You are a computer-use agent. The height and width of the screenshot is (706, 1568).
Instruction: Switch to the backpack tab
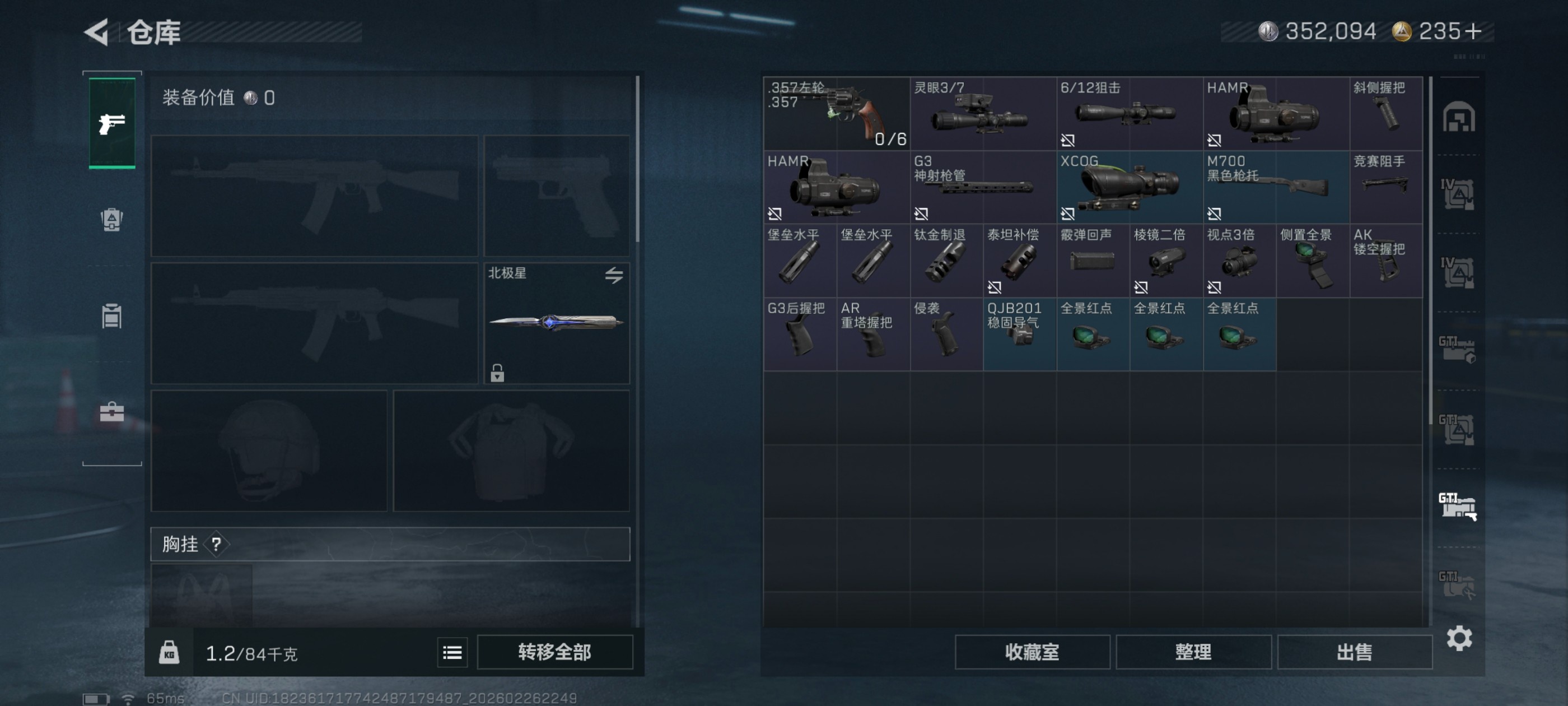pos(112,219)
